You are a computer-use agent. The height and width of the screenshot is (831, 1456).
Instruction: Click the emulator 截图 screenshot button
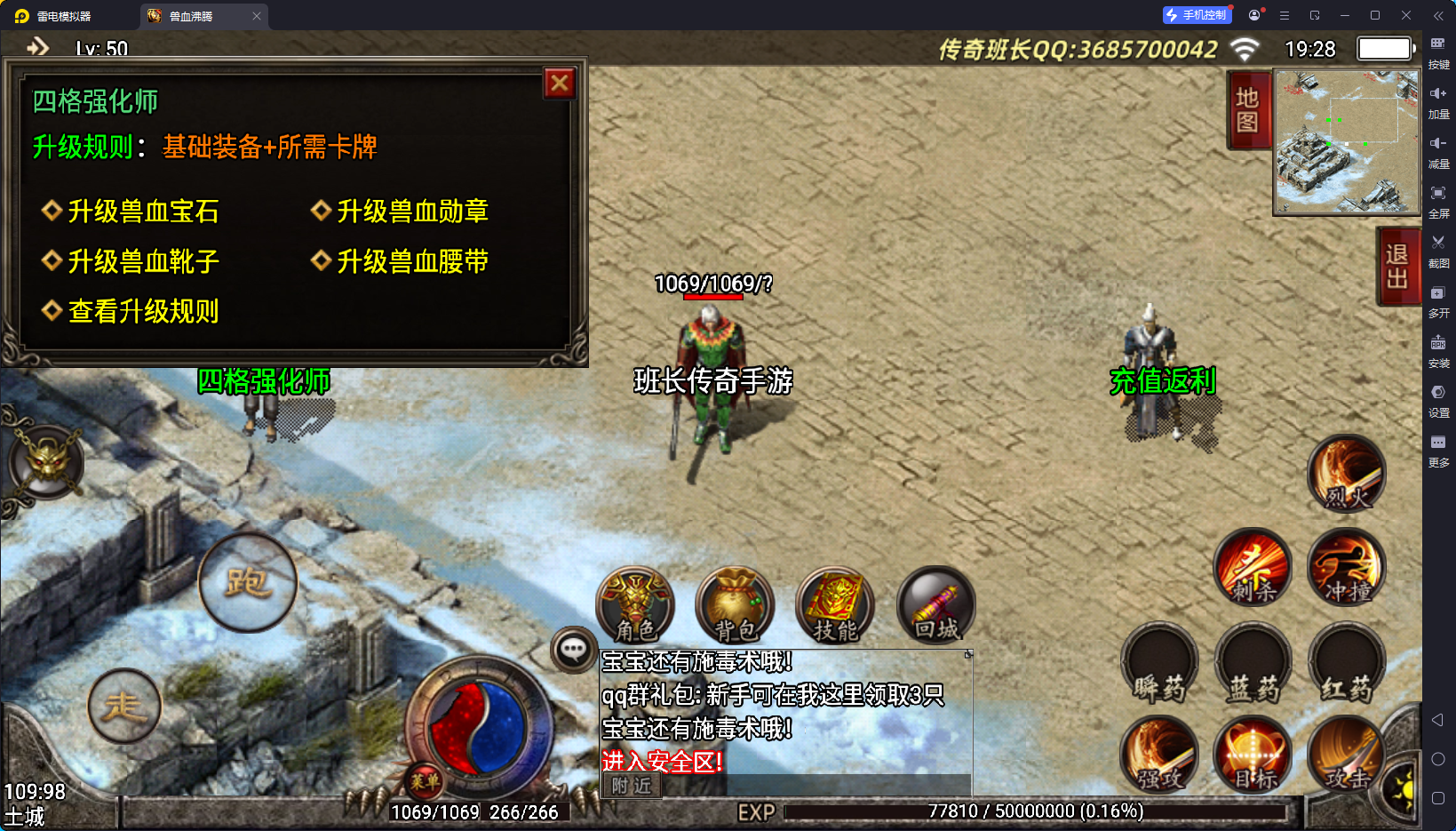[x=1438, y=251]
